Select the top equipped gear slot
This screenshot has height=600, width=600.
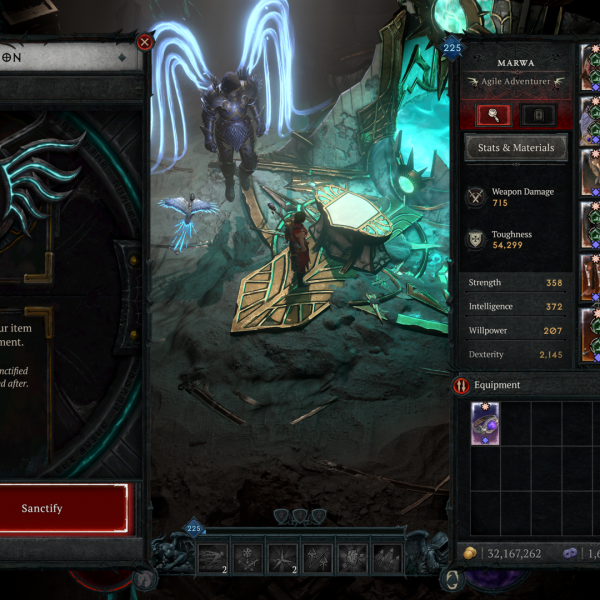coord(590,66)
